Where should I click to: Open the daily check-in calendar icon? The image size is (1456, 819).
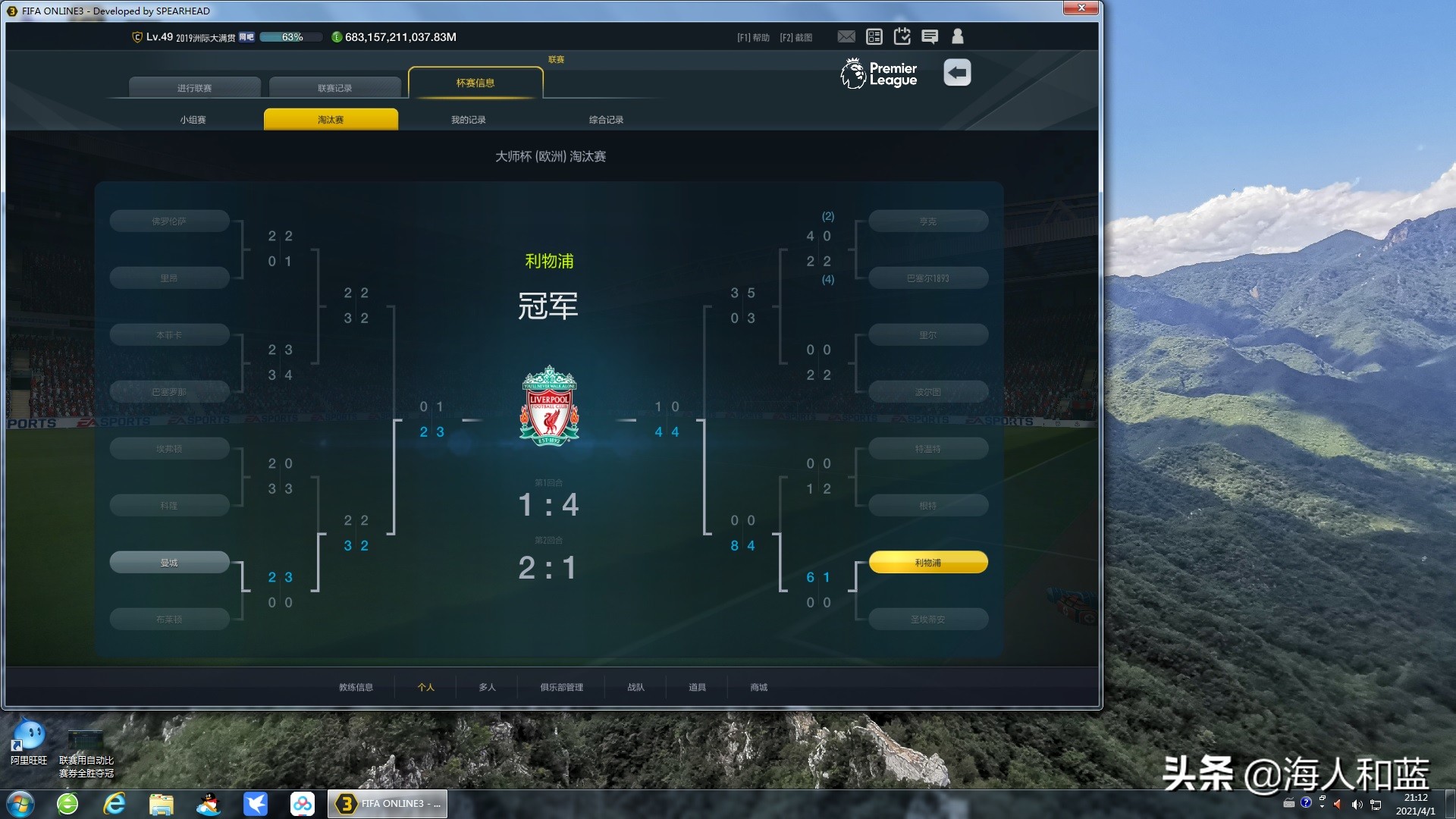coord(902,36)
